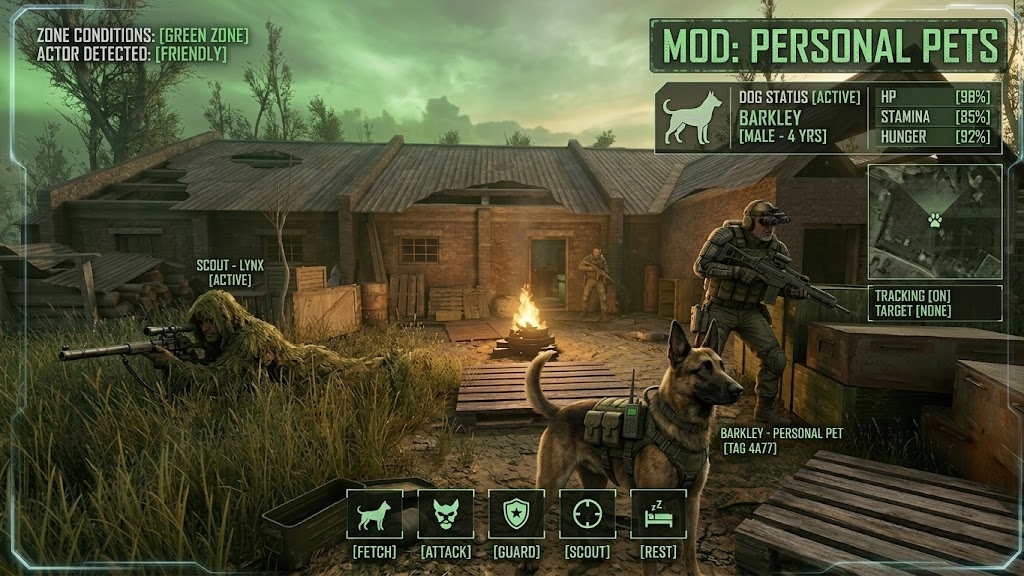Select the Attack command icon
The height and width of the screenshot is (576, 1024).
coord(446,514)
